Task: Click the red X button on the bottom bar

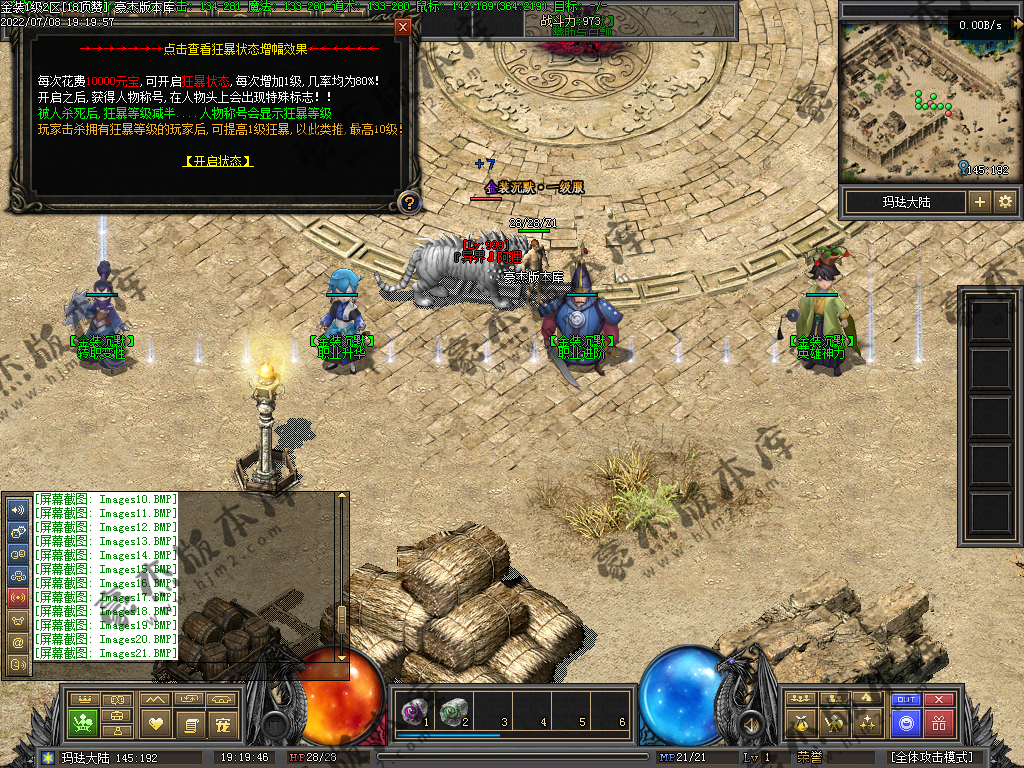Action: [x=938, y=700]
